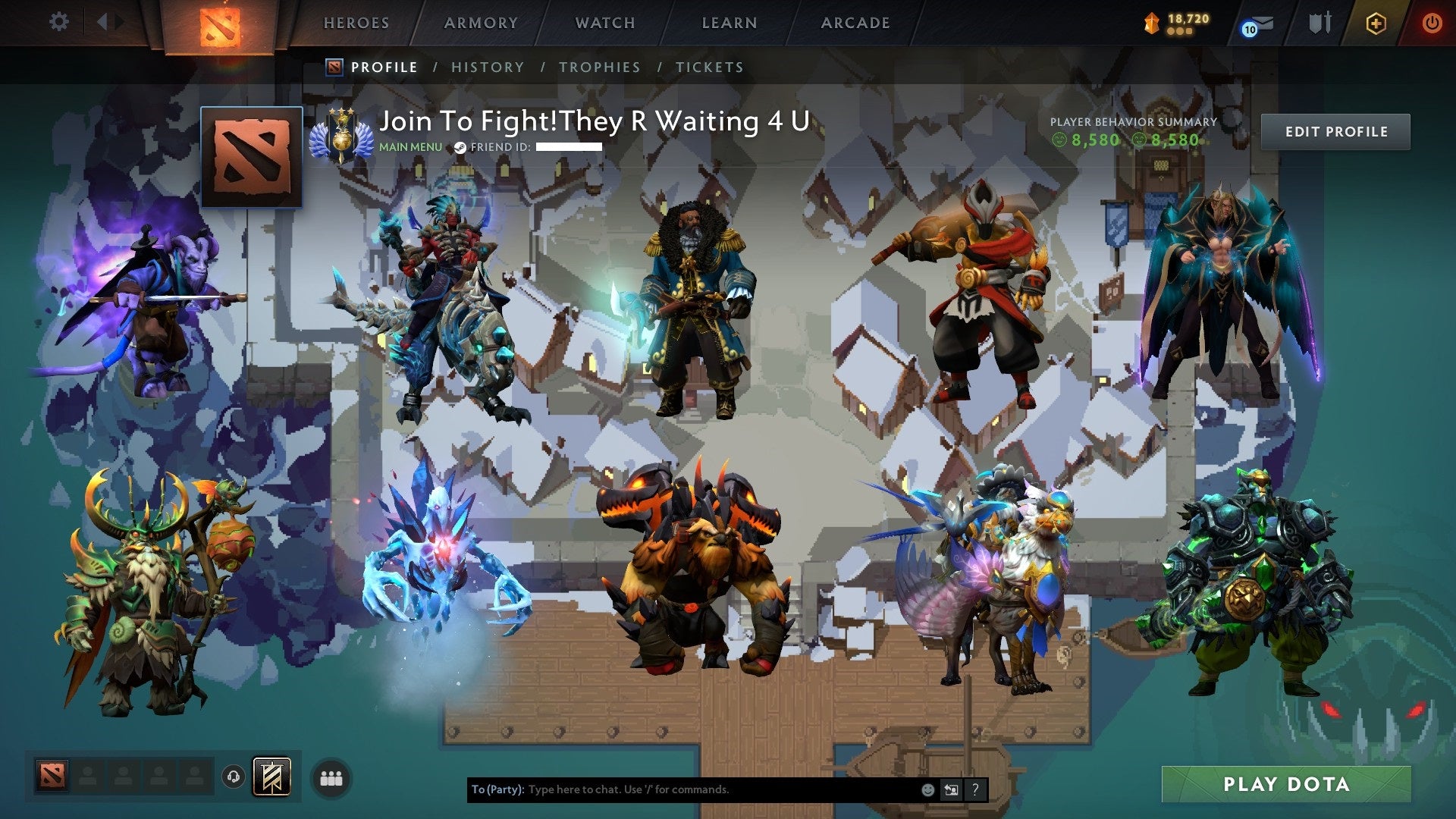Click the question mark chat help icon

point(975,789)
